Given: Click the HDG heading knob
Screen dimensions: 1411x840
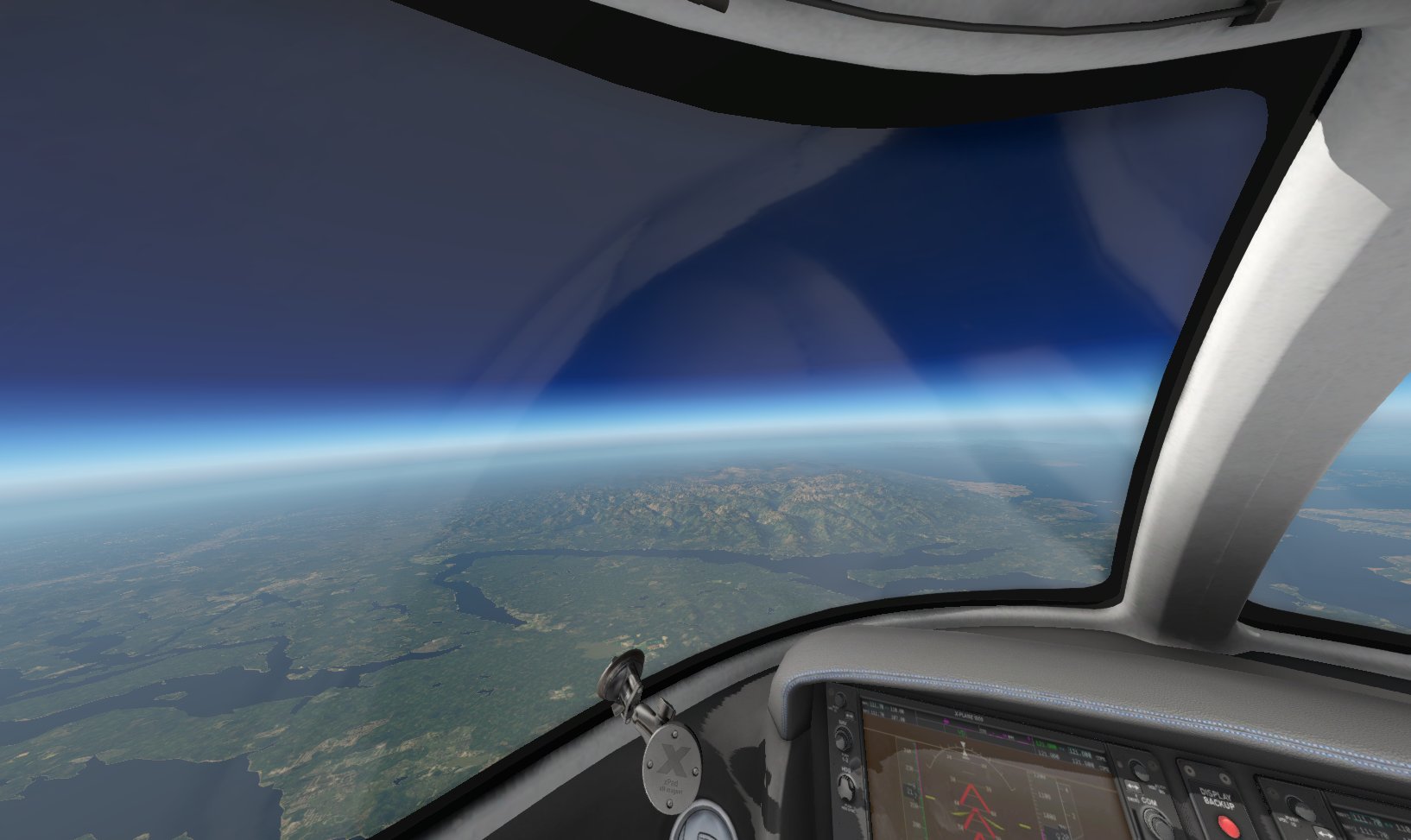Looking at the screenshot, I should (847, 786).
